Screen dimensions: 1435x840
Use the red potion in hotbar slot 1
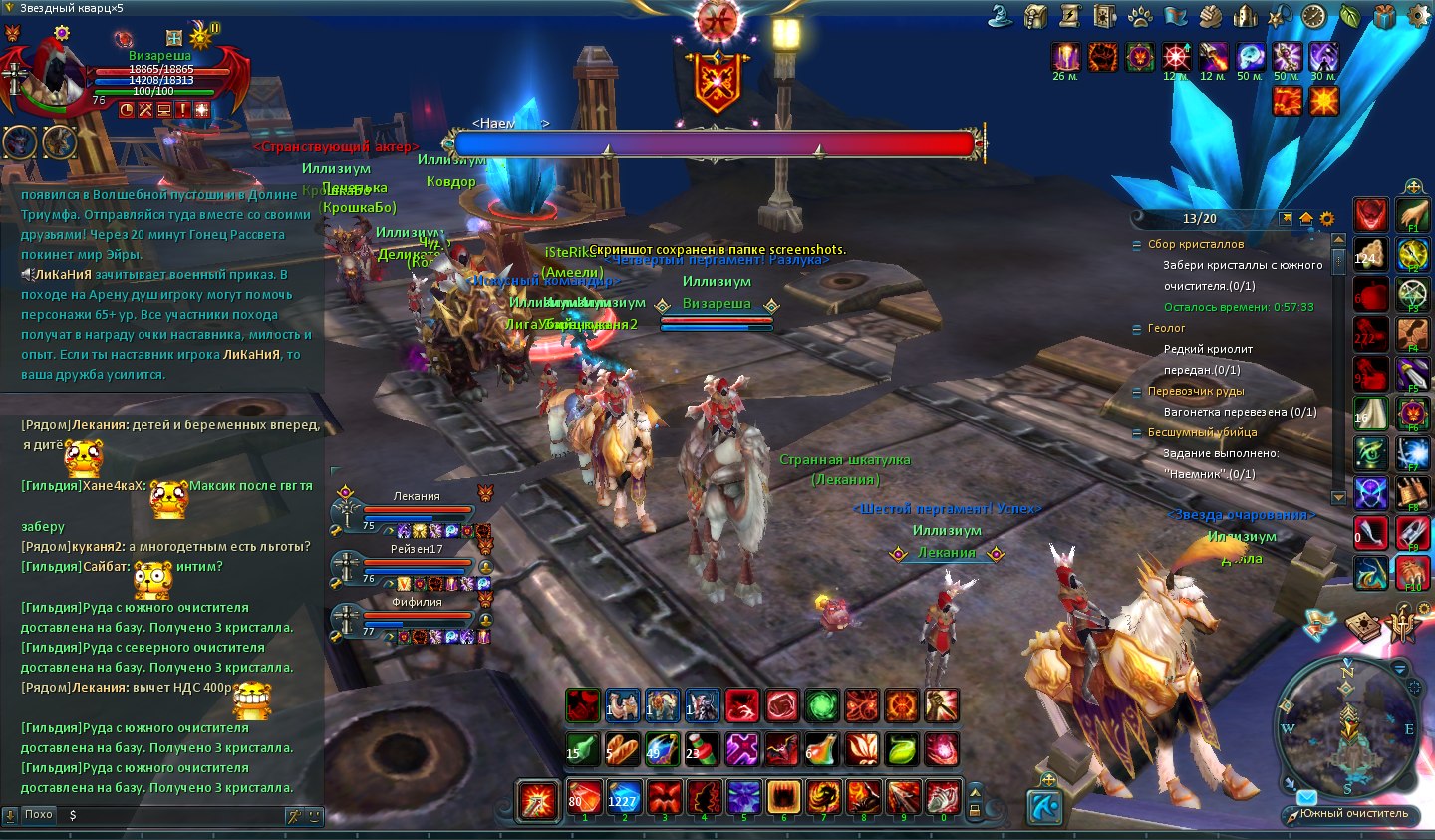[584, 797]
